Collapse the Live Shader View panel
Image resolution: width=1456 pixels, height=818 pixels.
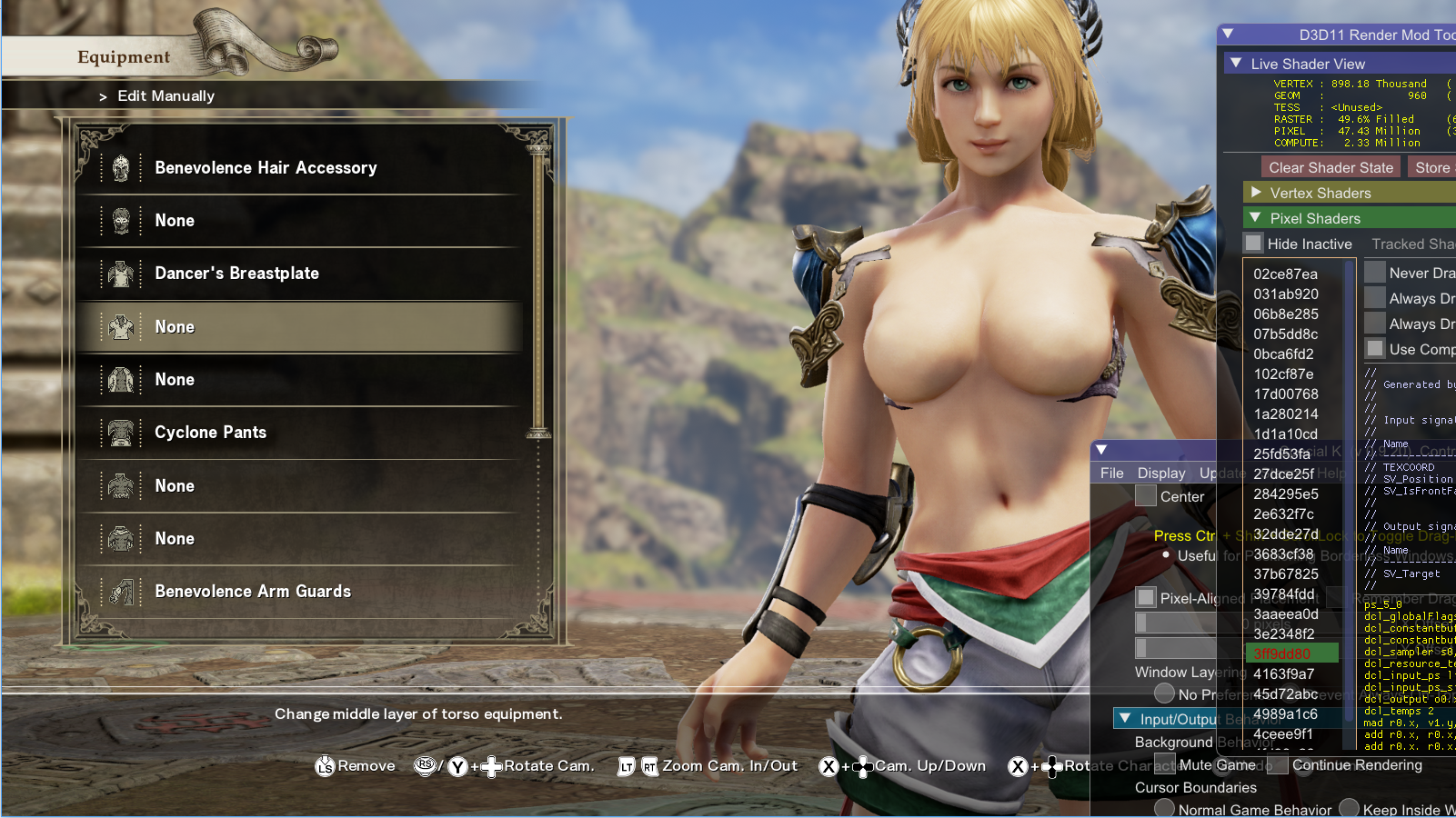[1236, 63]
